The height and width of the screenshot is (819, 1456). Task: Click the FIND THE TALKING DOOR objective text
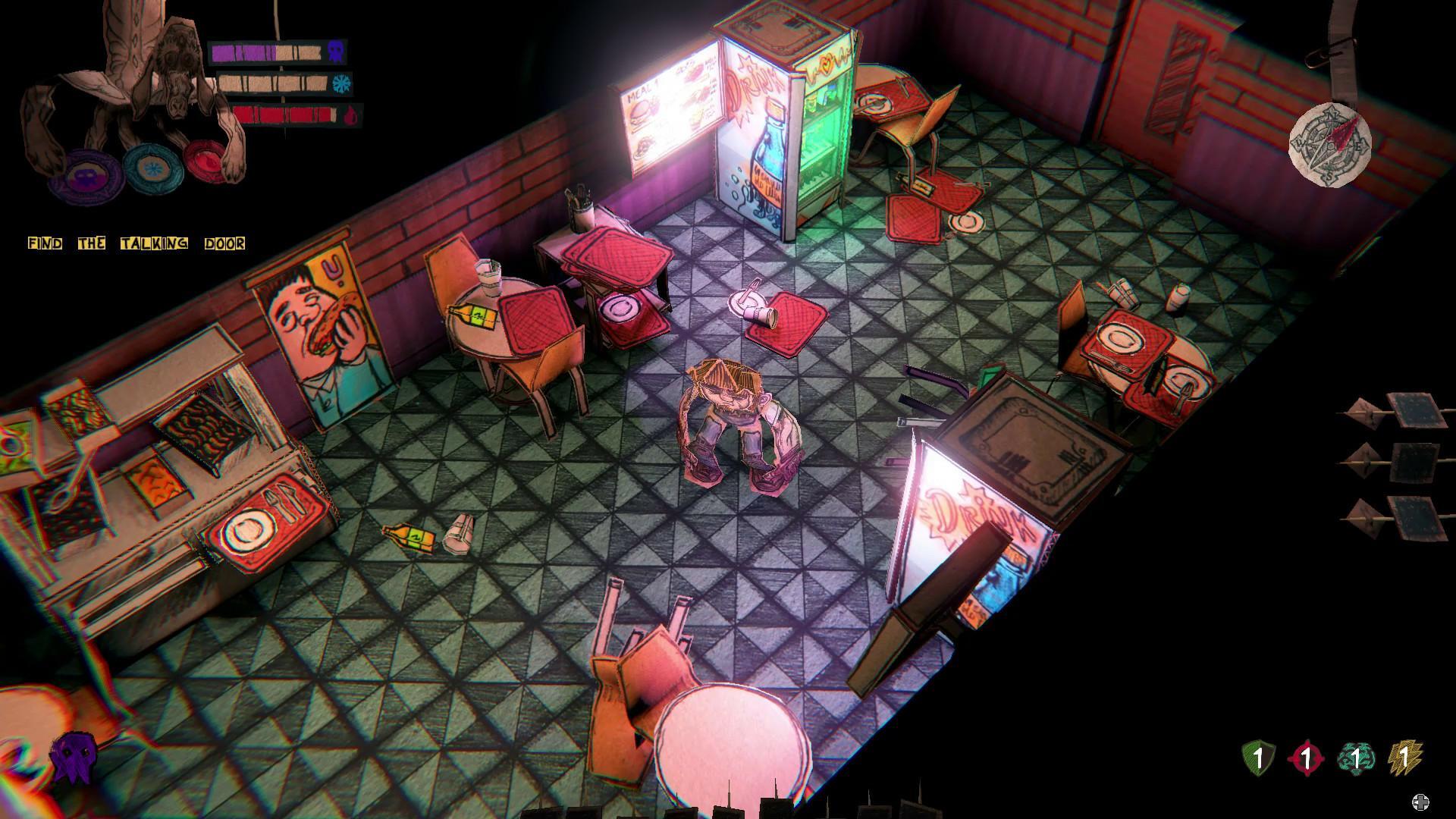click(136, 243)
